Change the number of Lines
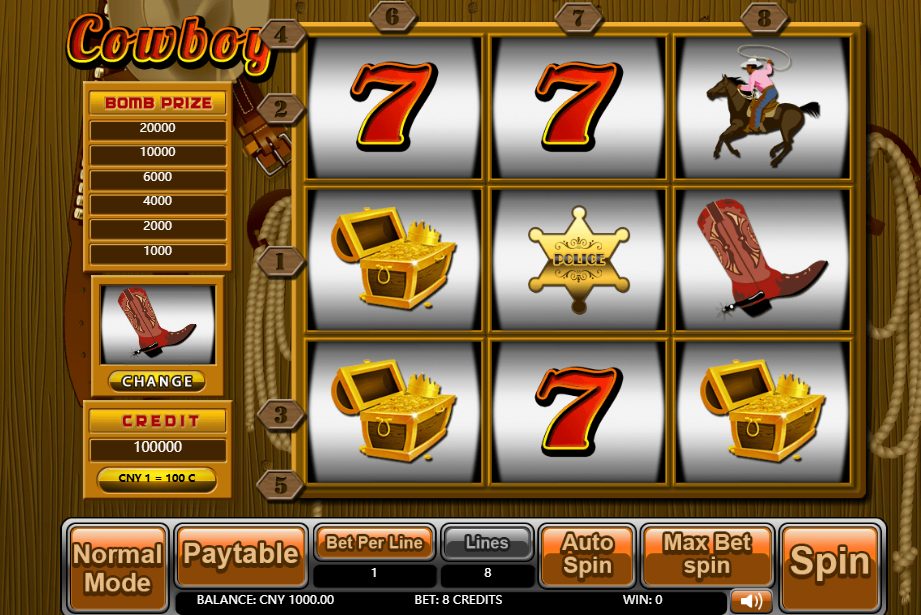This screenshot has width=921, height=615. pyautogui.click(x=487, y=543)
